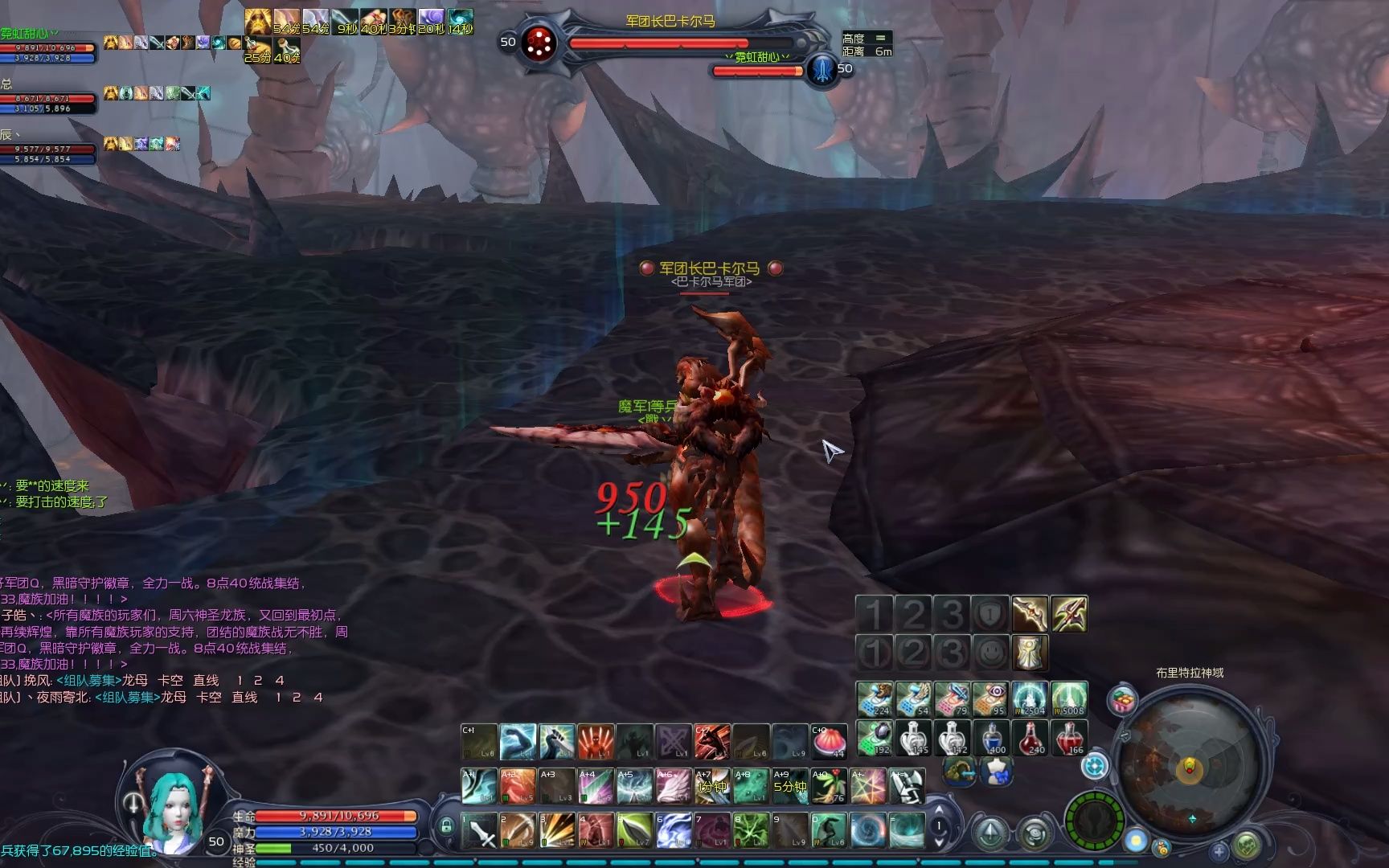Use the herb plant item with 76 count
This screenshot has height=868, width=1389.
[828, 786]
